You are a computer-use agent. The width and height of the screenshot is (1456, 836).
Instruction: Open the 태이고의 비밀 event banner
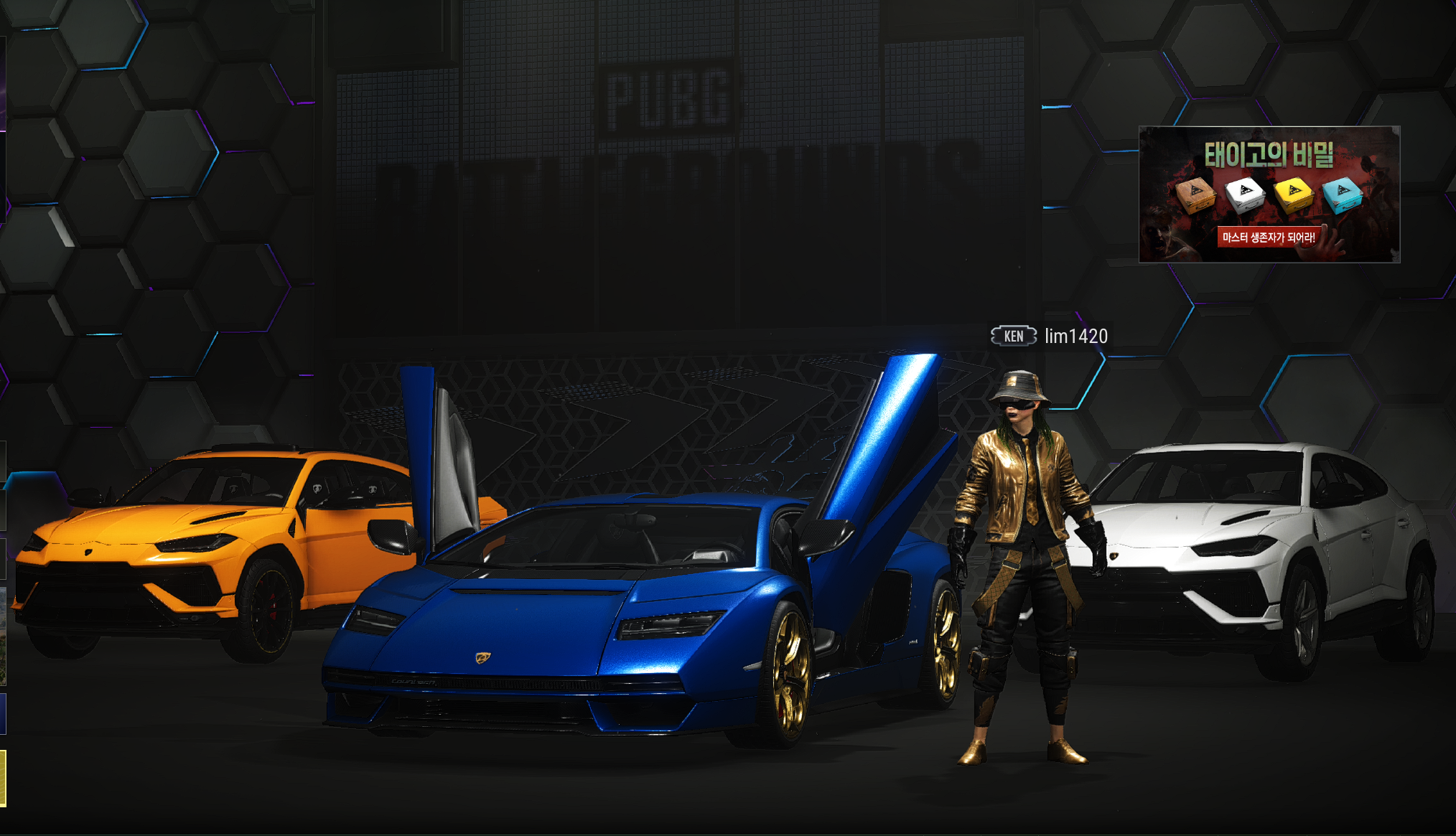tap(1269, 194)
